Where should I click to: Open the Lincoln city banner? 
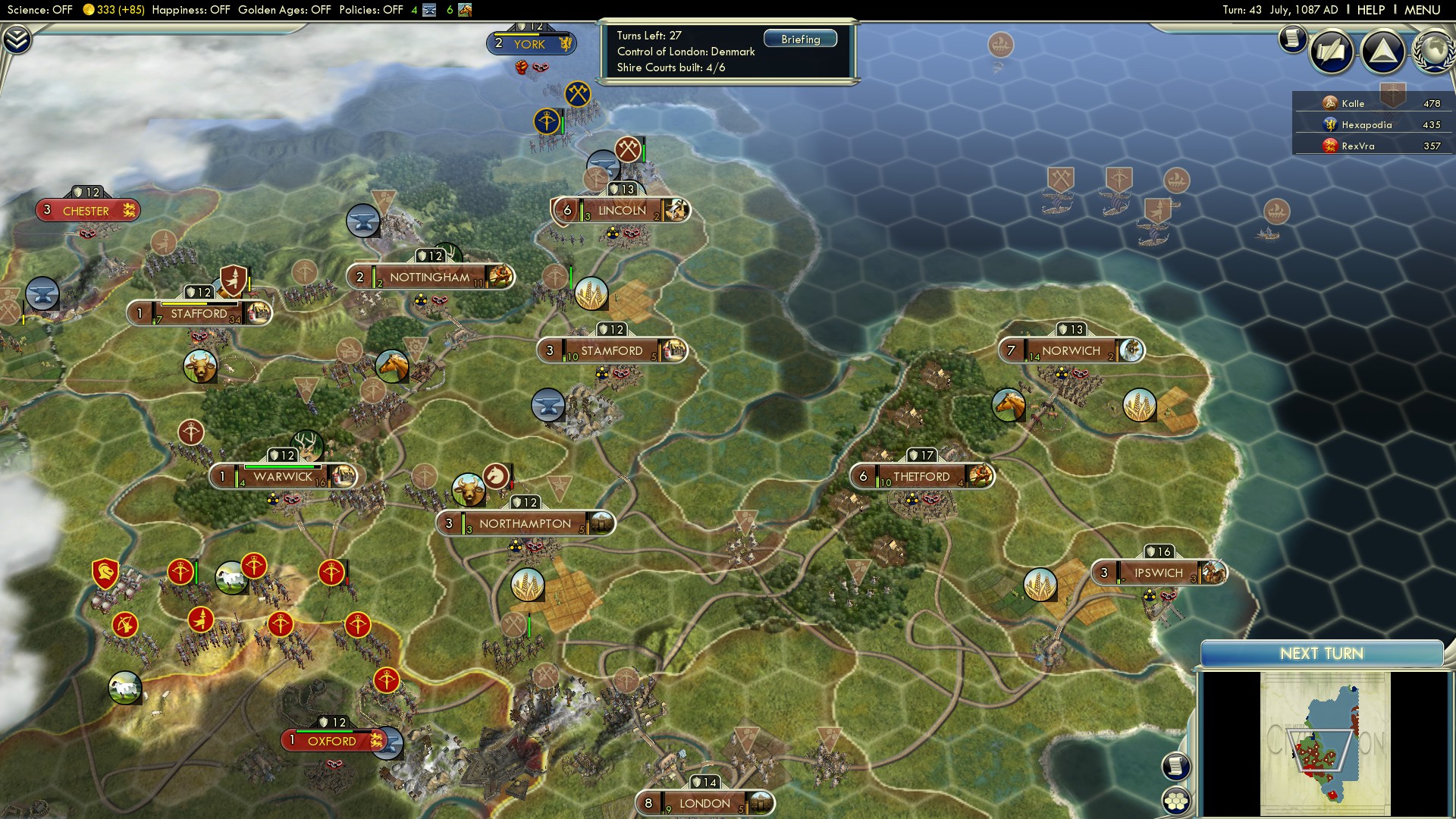tap(622, 210)
